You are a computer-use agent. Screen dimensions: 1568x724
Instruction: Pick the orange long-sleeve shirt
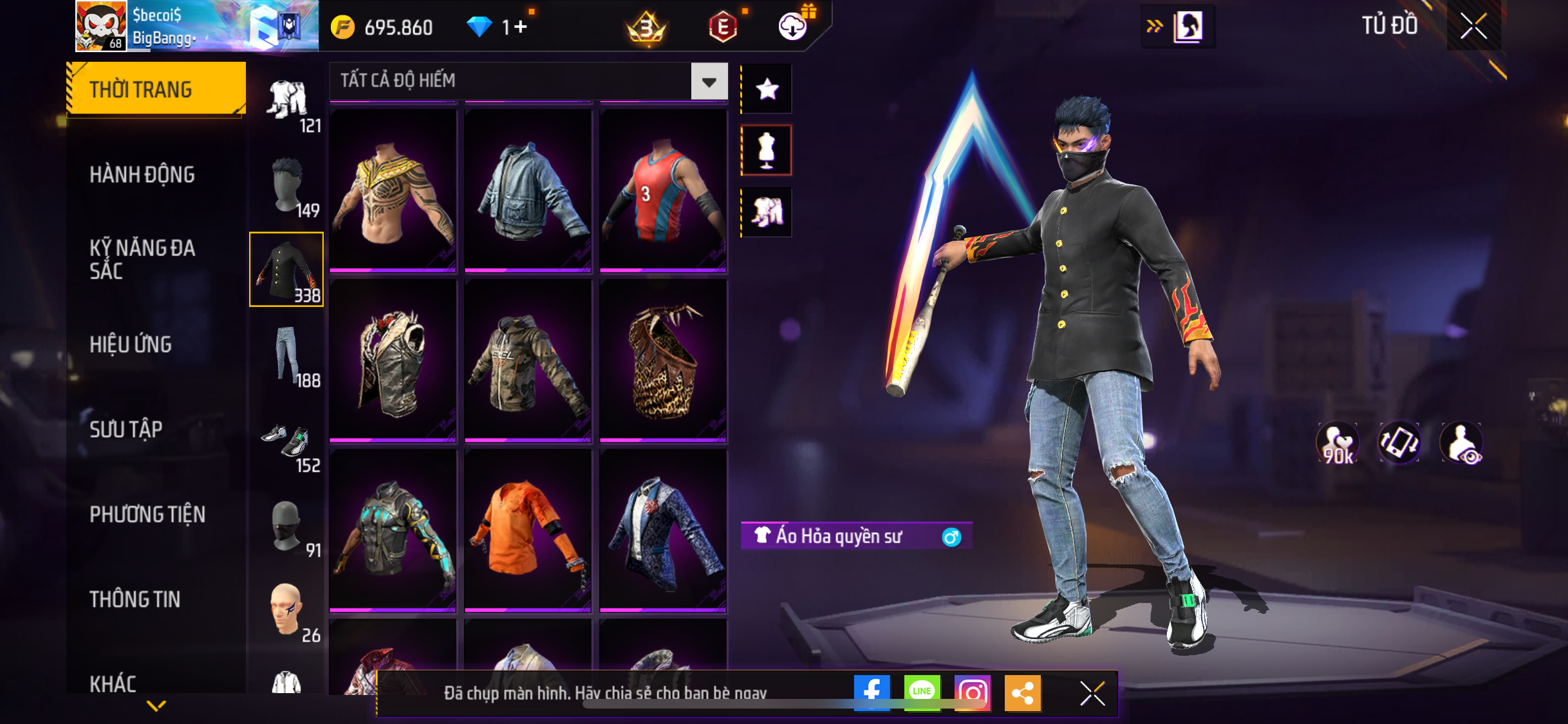(x=528, y=529)
